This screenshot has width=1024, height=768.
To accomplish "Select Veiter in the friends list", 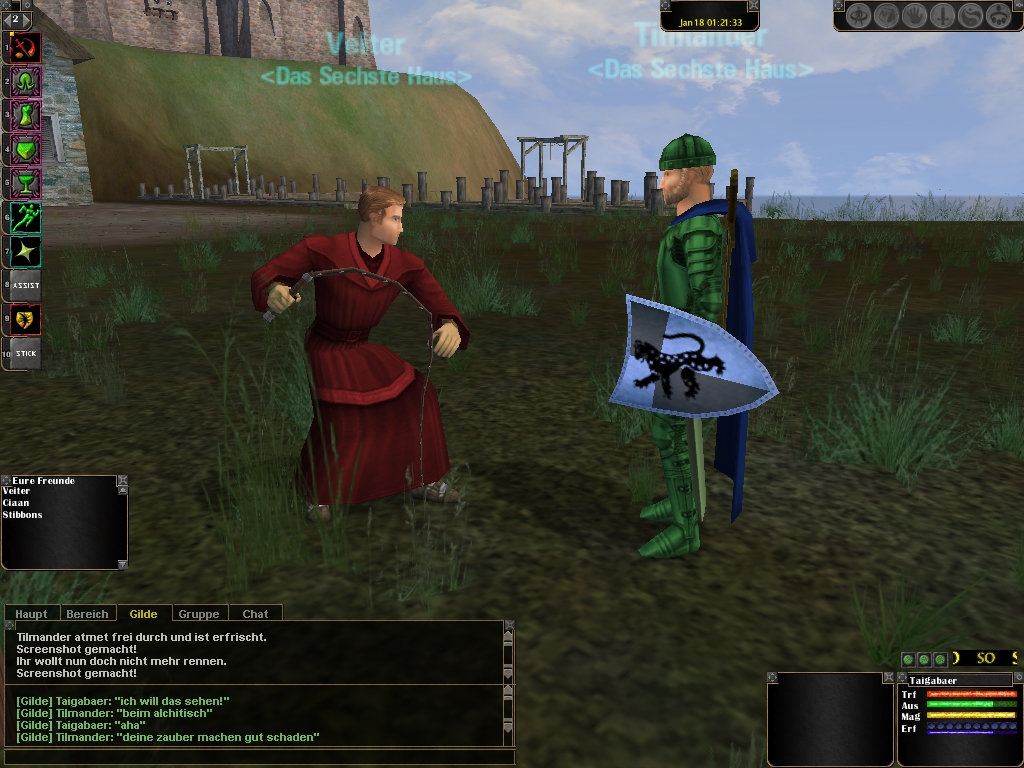I will (x=16, y=491).
